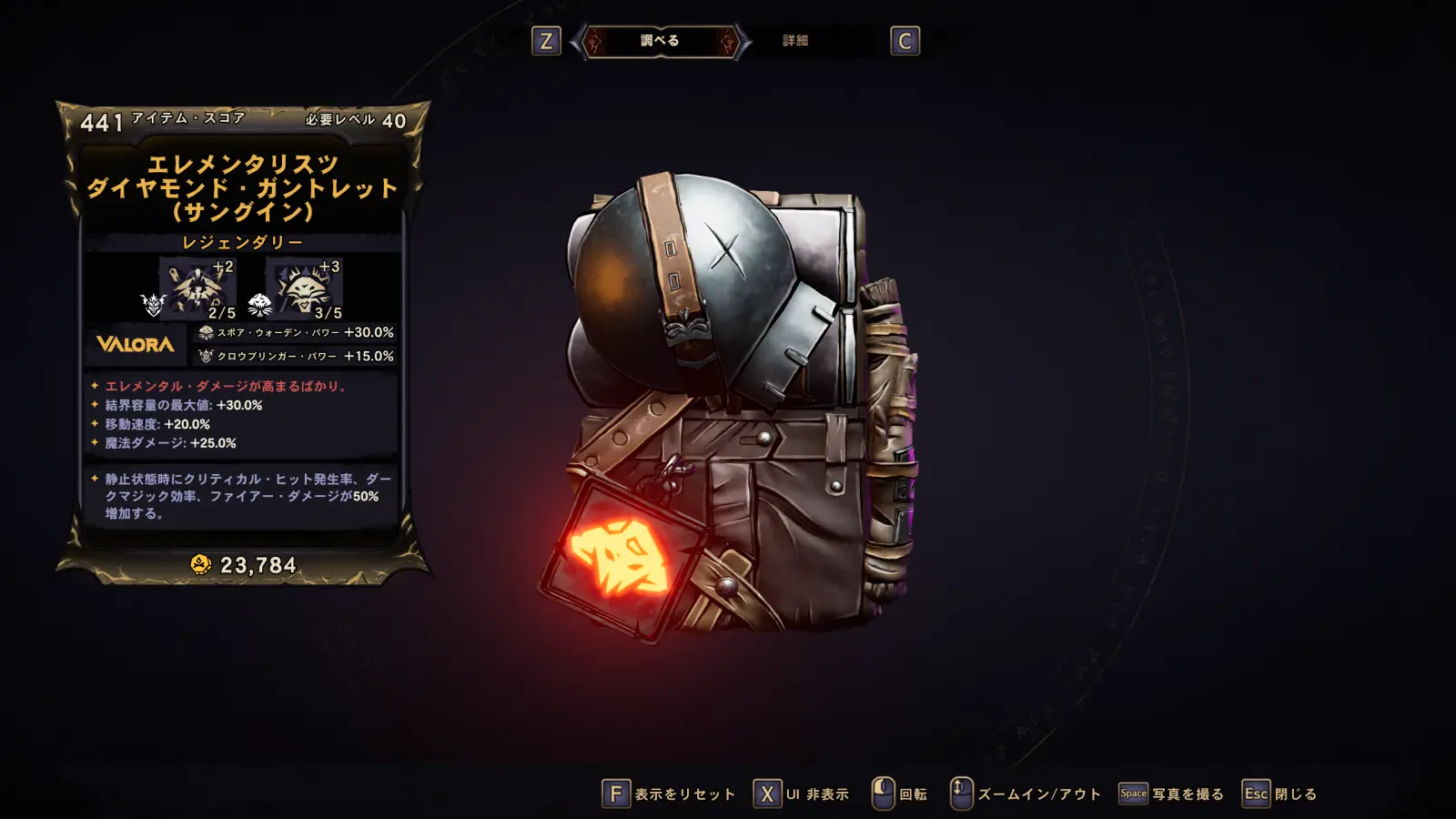
Task: Reset the view with 表示をリセット
Action: (669, 794)
